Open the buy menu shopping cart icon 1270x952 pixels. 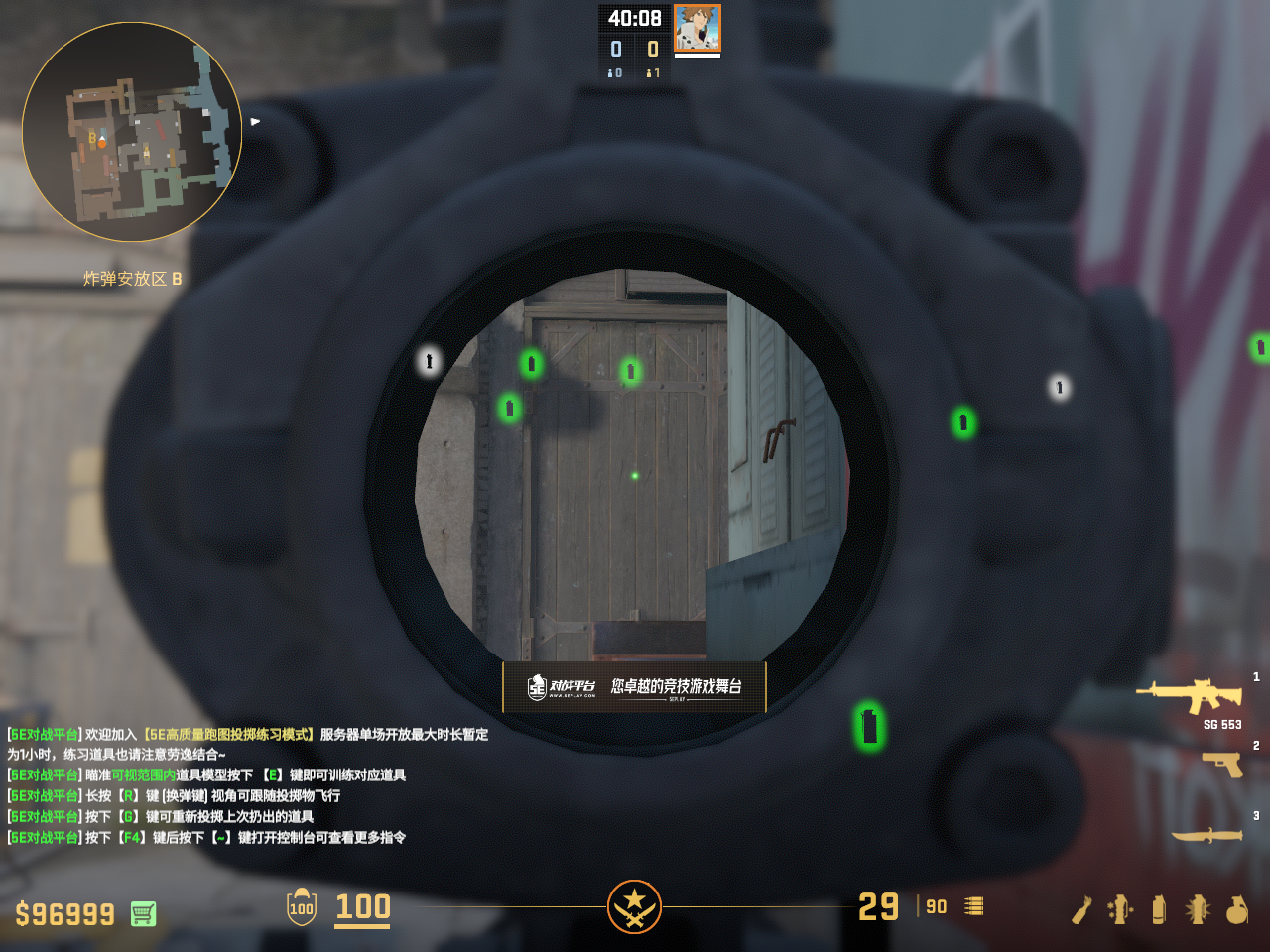click(x=143, y=913)
